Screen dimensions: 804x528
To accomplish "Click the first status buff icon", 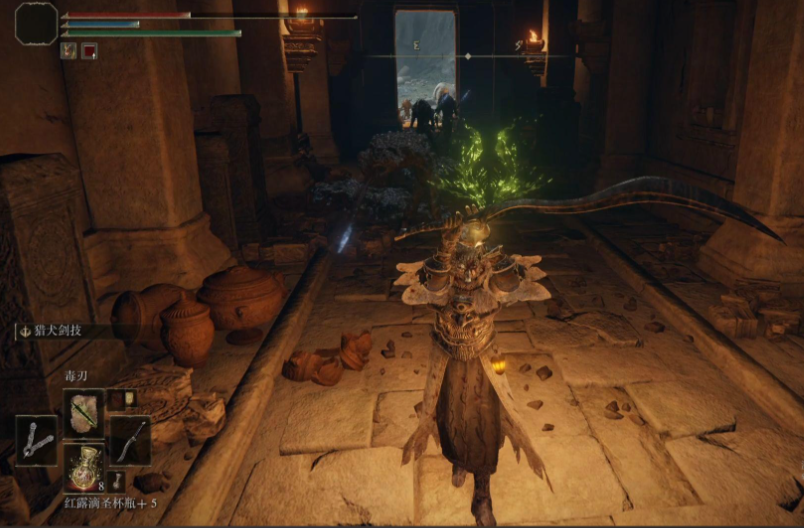I will coord(68,51).
